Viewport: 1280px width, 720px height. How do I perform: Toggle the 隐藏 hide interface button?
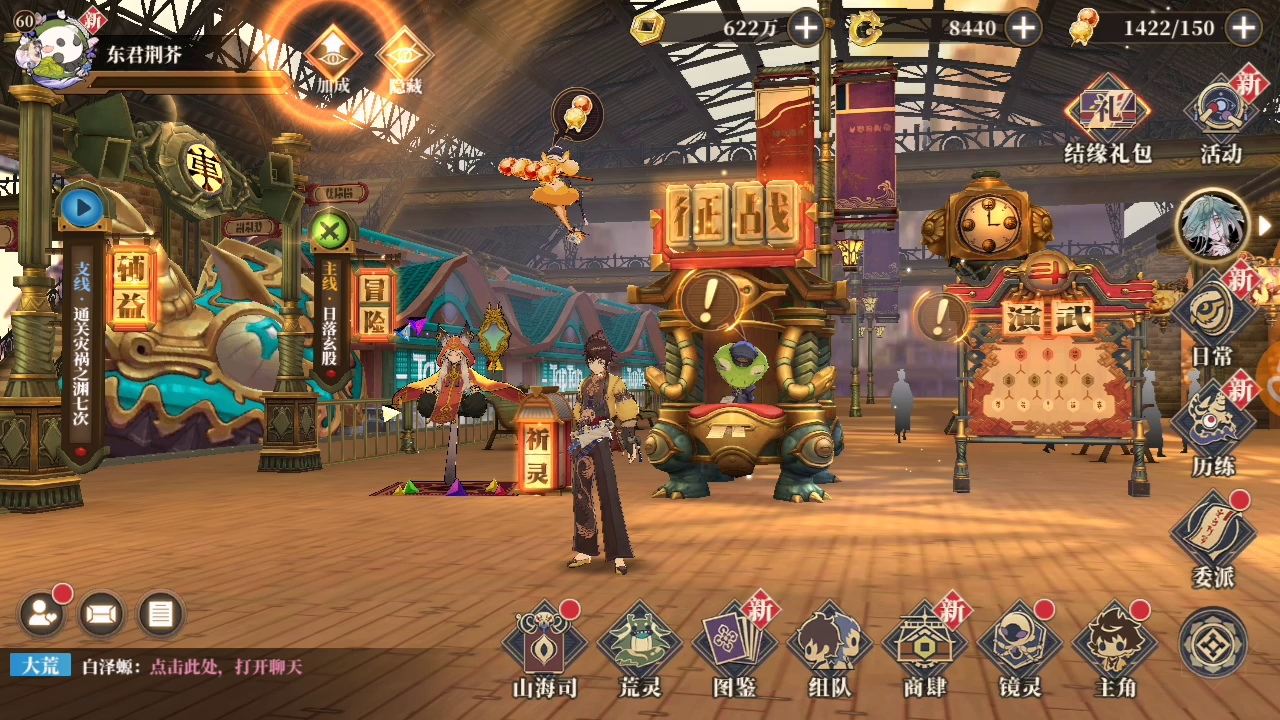point(405,58)
